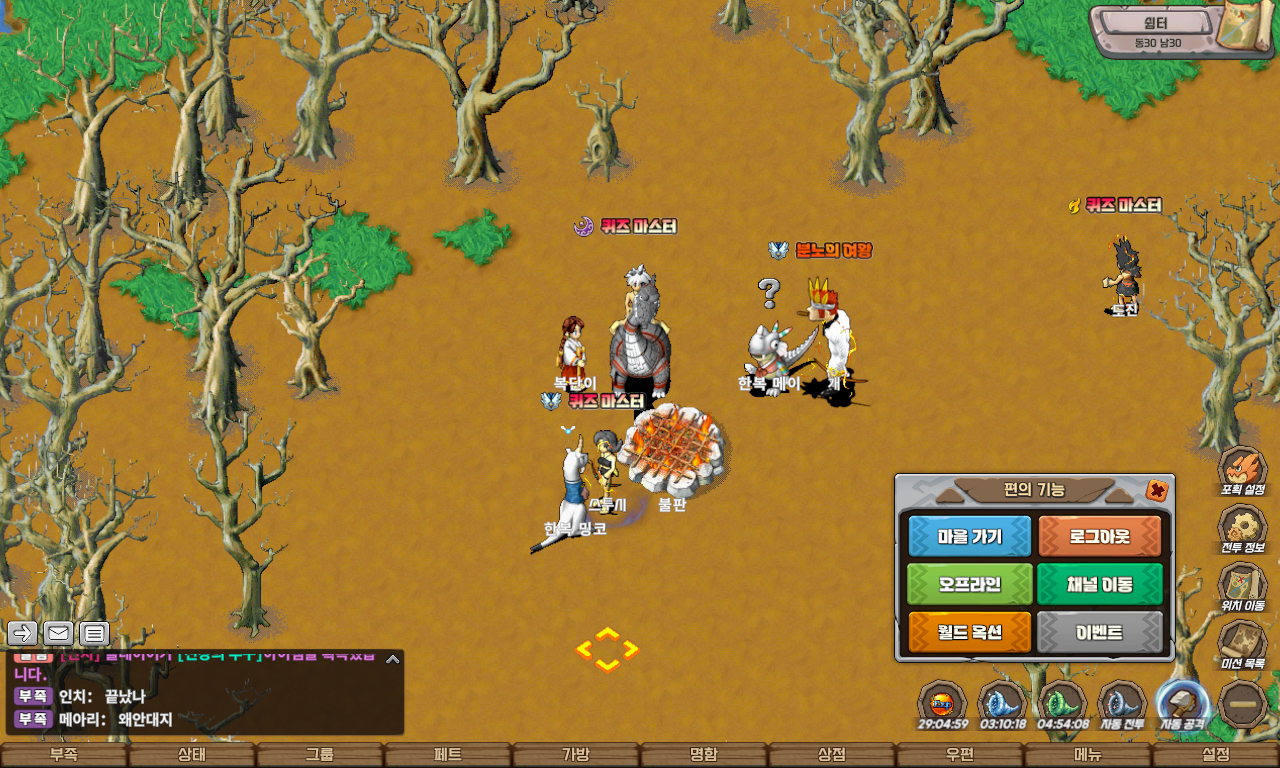Open the 포획 설정 dinosaur icon

point(1242,470)
